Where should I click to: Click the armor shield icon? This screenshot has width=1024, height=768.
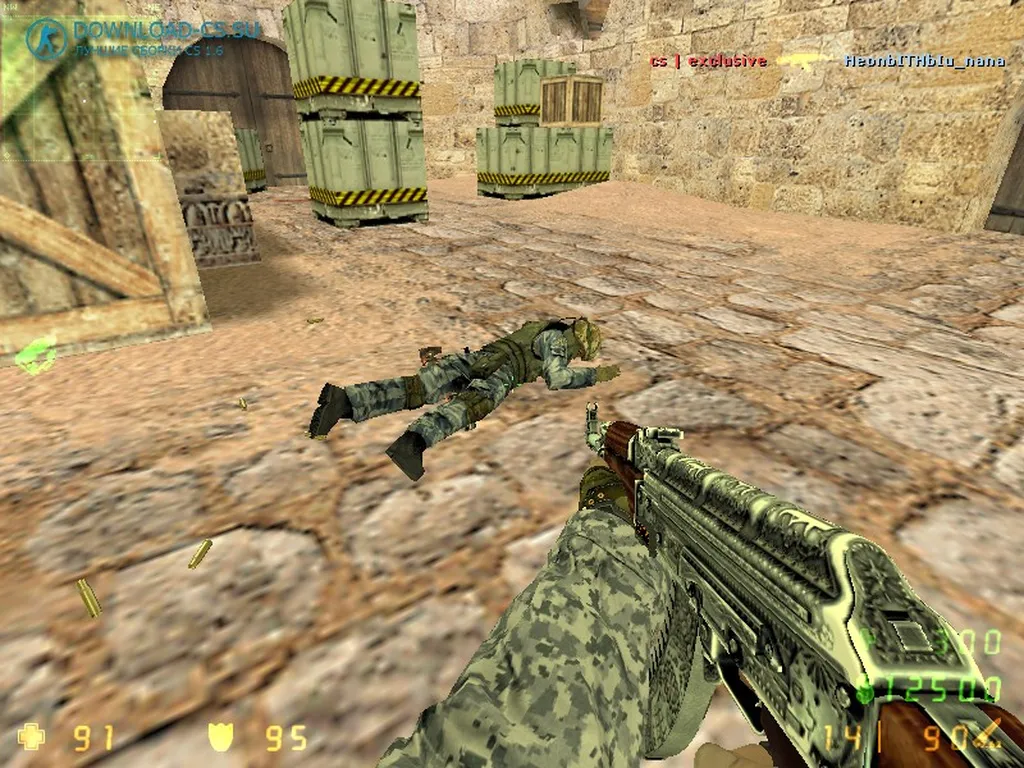(220, 737)
